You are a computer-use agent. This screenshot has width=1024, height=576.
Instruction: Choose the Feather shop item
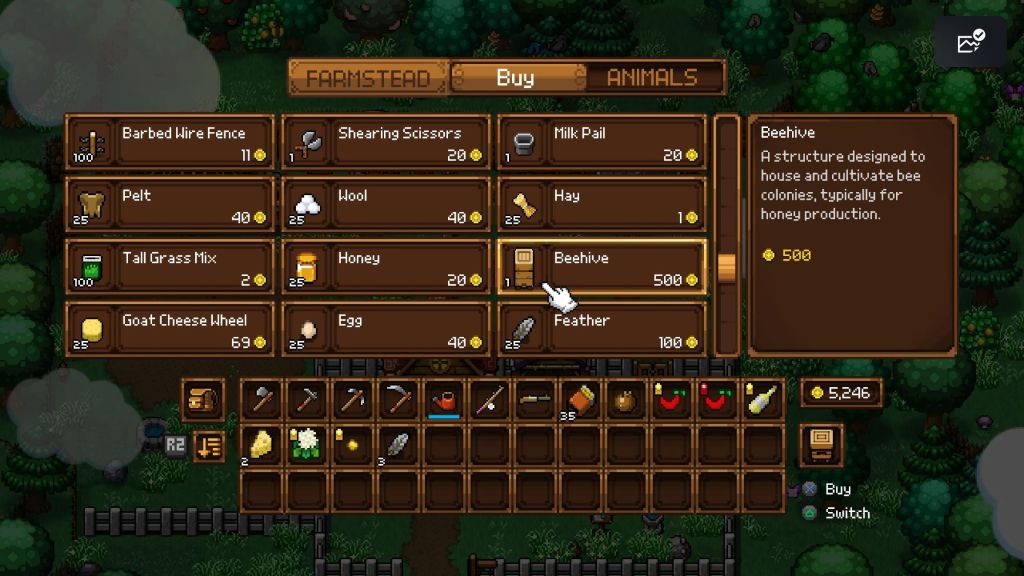pos(601,330)
